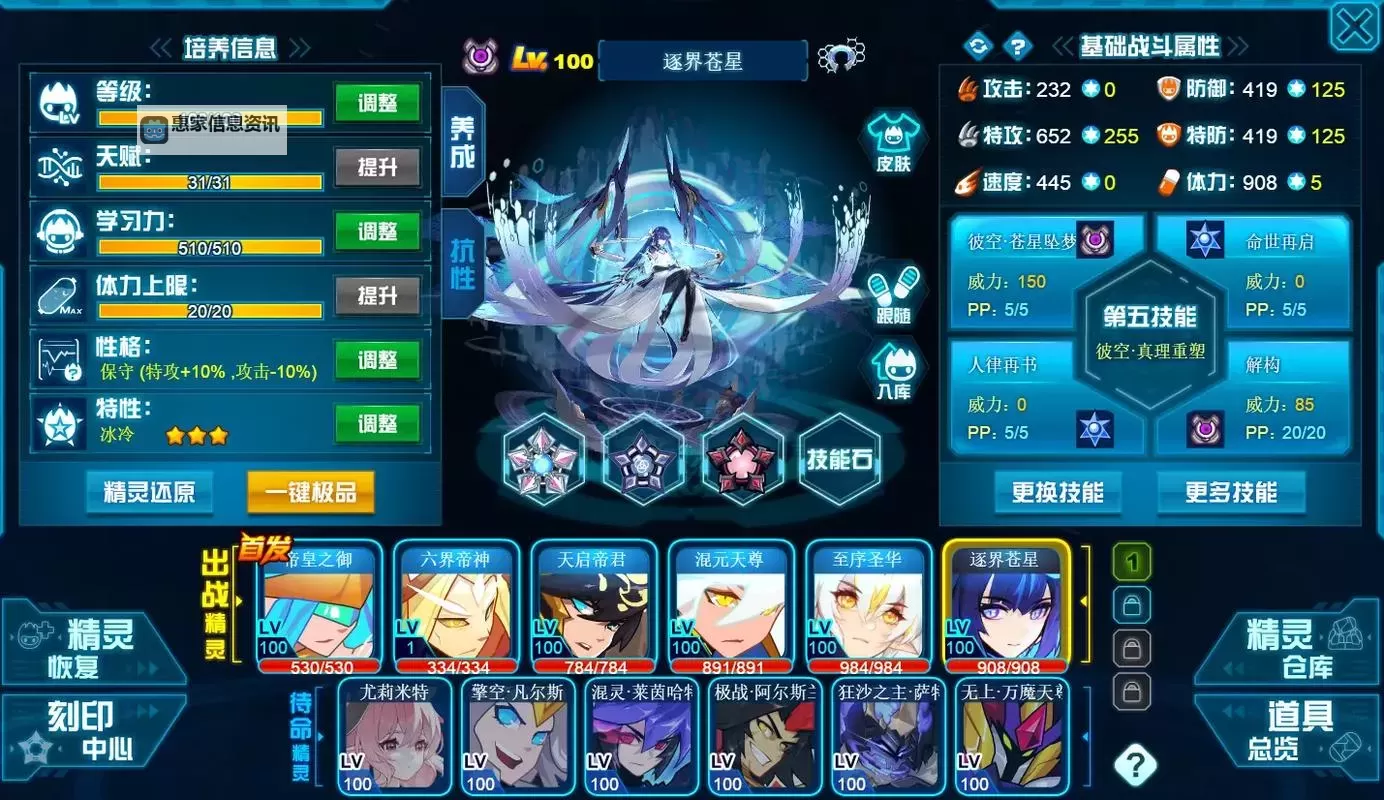Expand 更多技能 to view more skills
The image size is (1384, 800).
[1231, 492]
